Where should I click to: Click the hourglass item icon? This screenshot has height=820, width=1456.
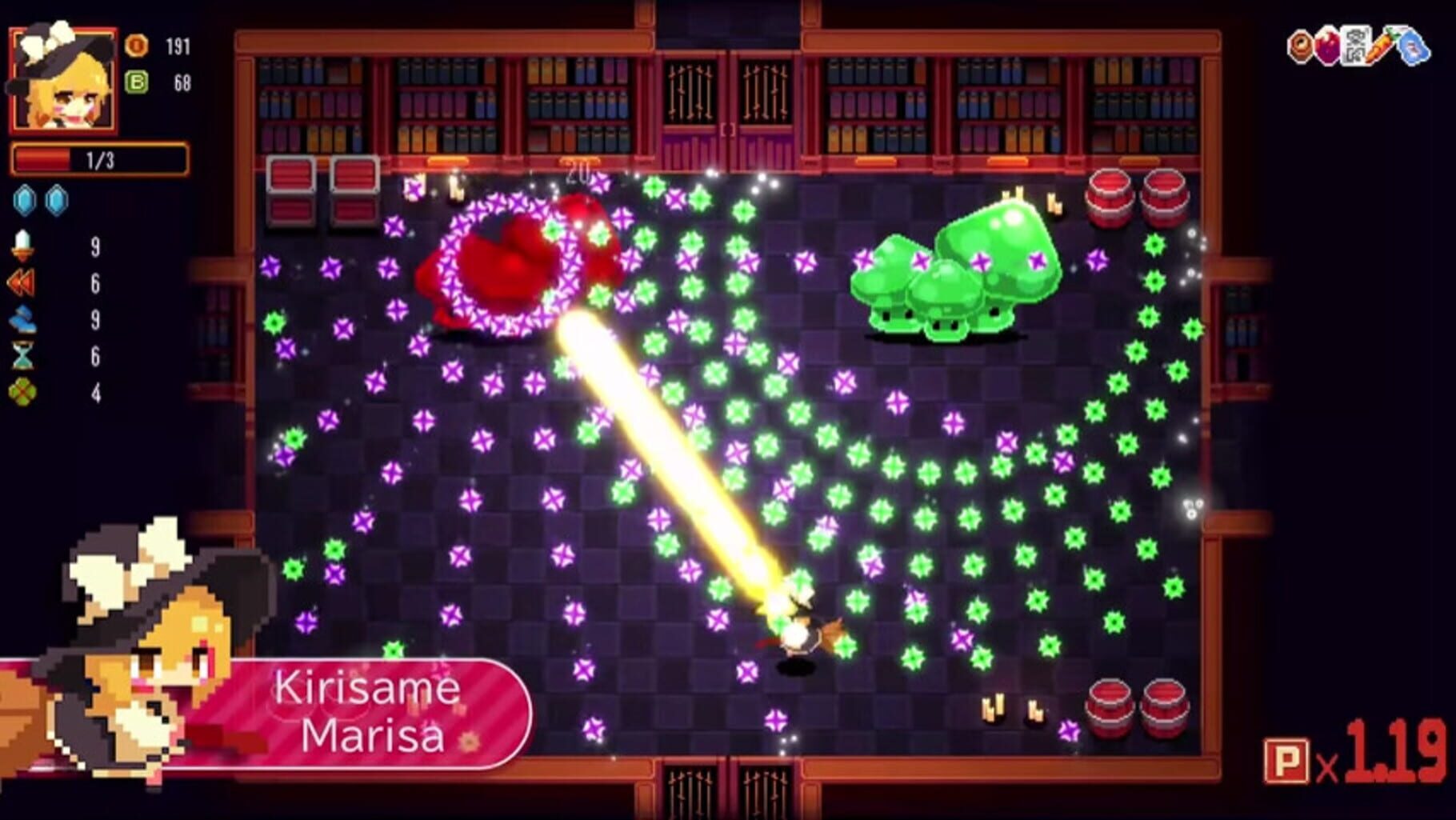click(24, 354)
